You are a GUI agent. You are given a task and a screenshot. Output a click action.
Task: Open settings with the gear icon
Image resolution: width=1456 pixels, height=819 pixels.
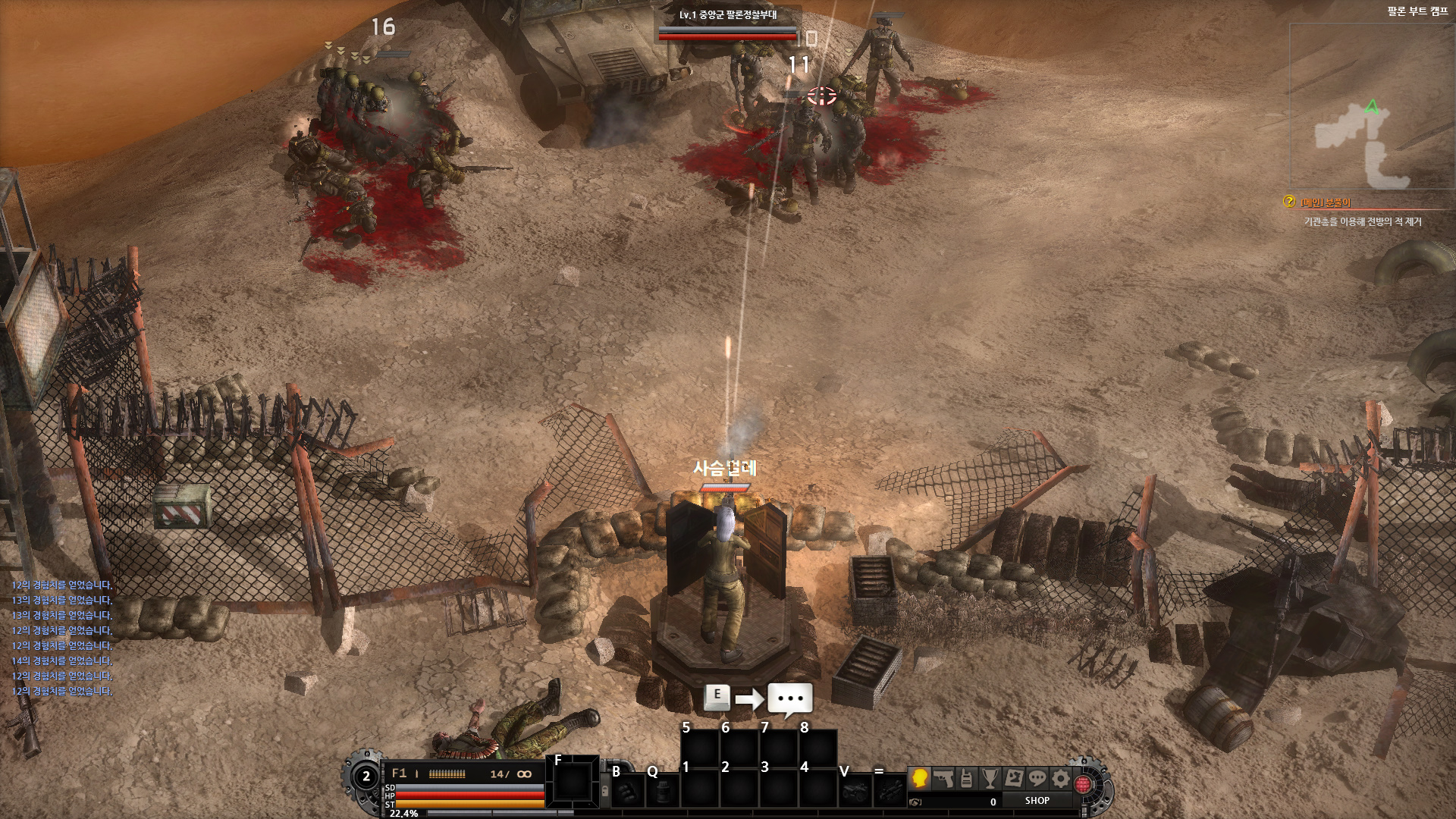(1061, 778)
